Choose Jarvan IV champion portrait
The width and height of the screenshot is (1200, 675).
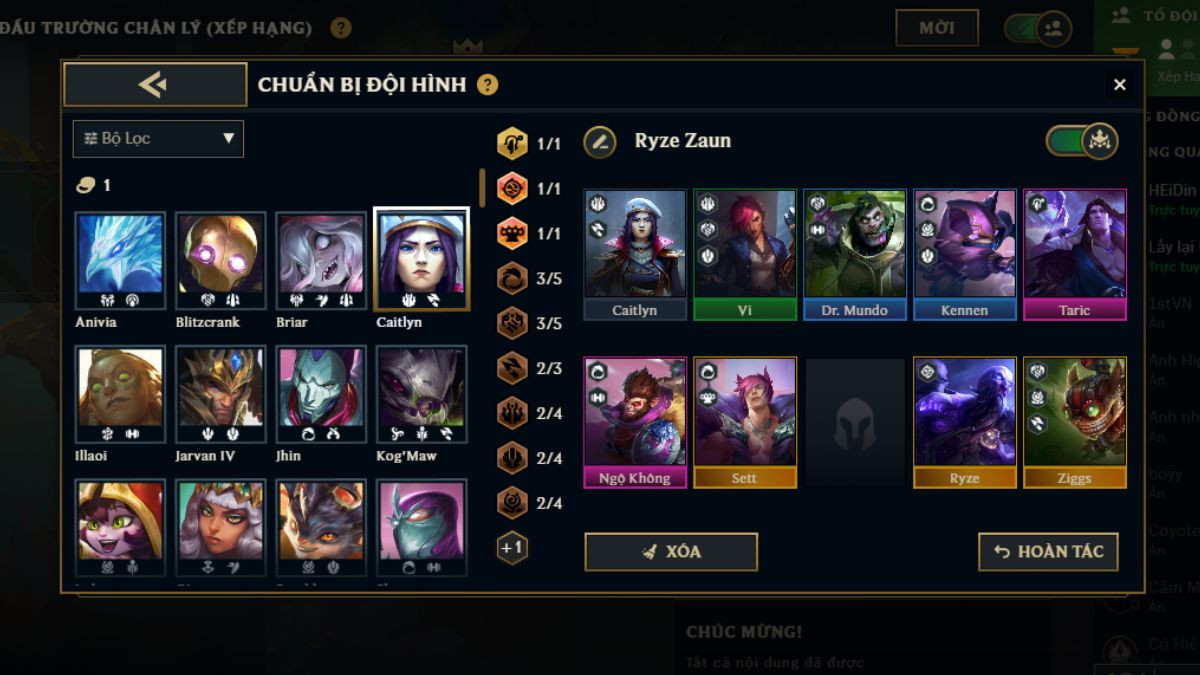pos(221,394)
